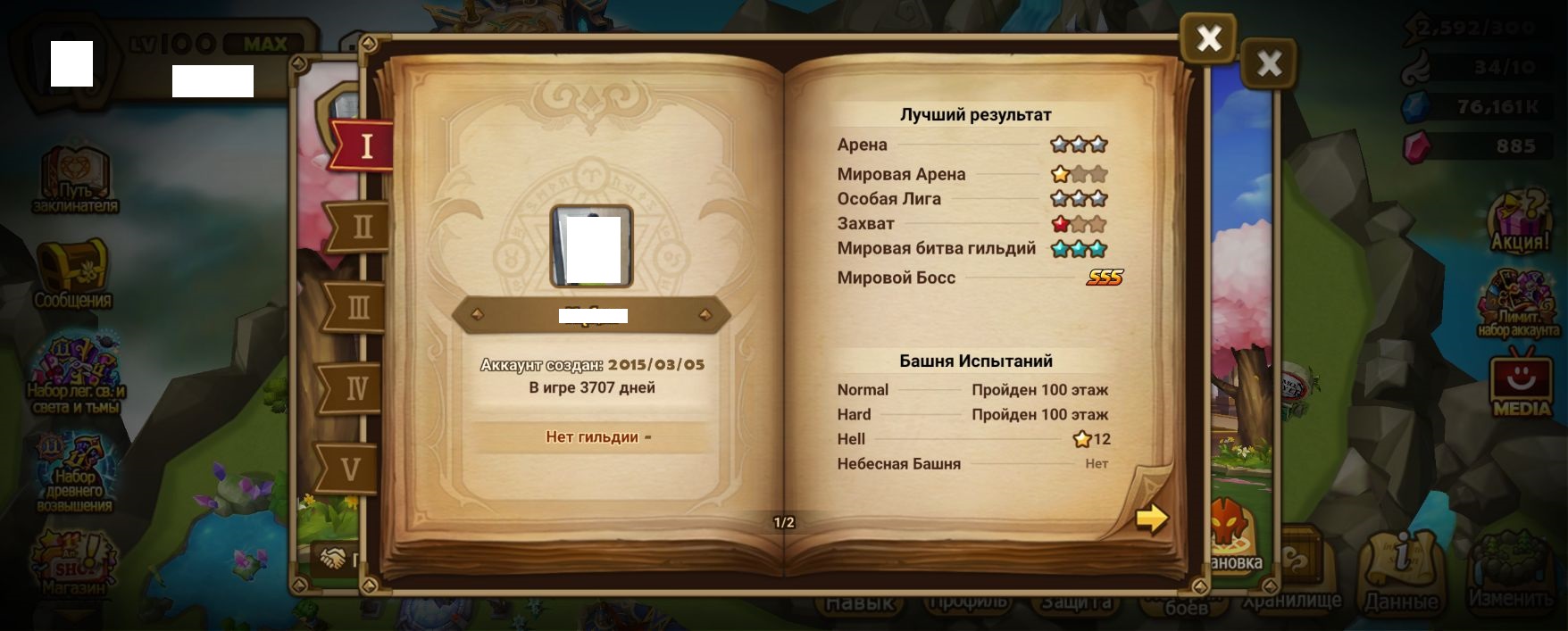Go to book tab V

pos(350,469)
